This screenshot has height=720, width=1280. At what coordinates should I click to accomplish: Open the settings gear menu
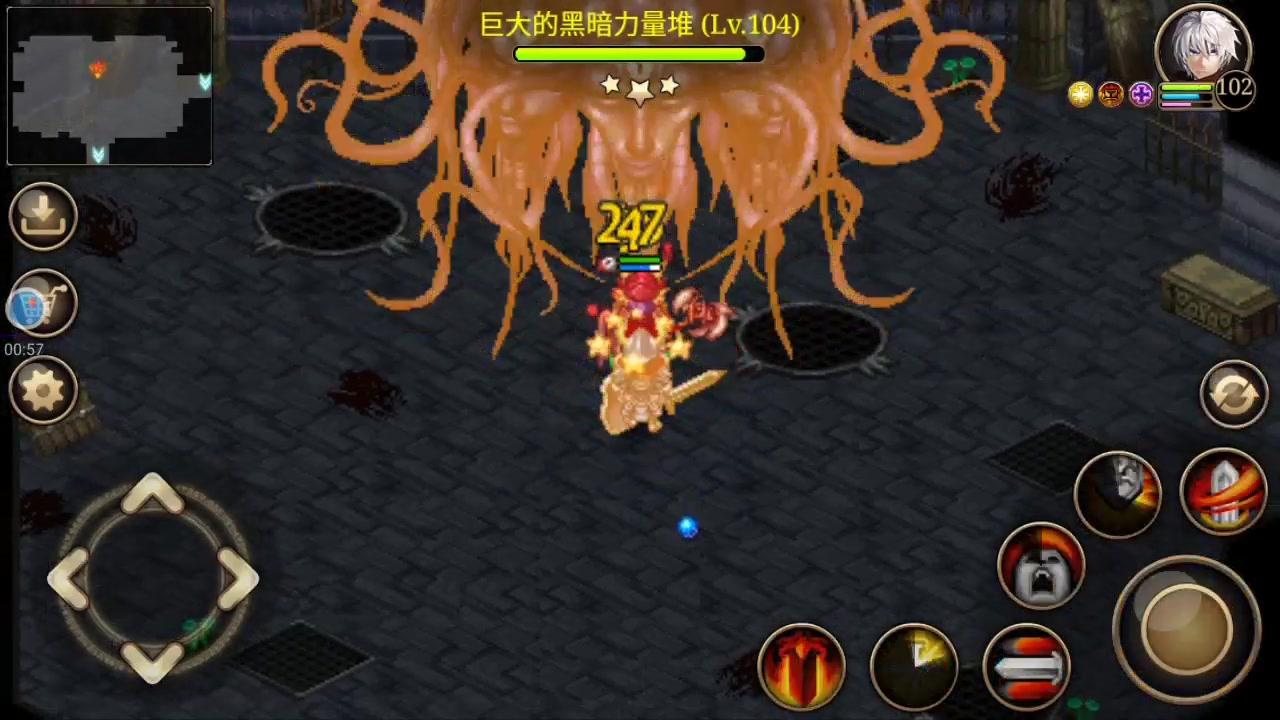pyautogui.click(x=42, y=390)
